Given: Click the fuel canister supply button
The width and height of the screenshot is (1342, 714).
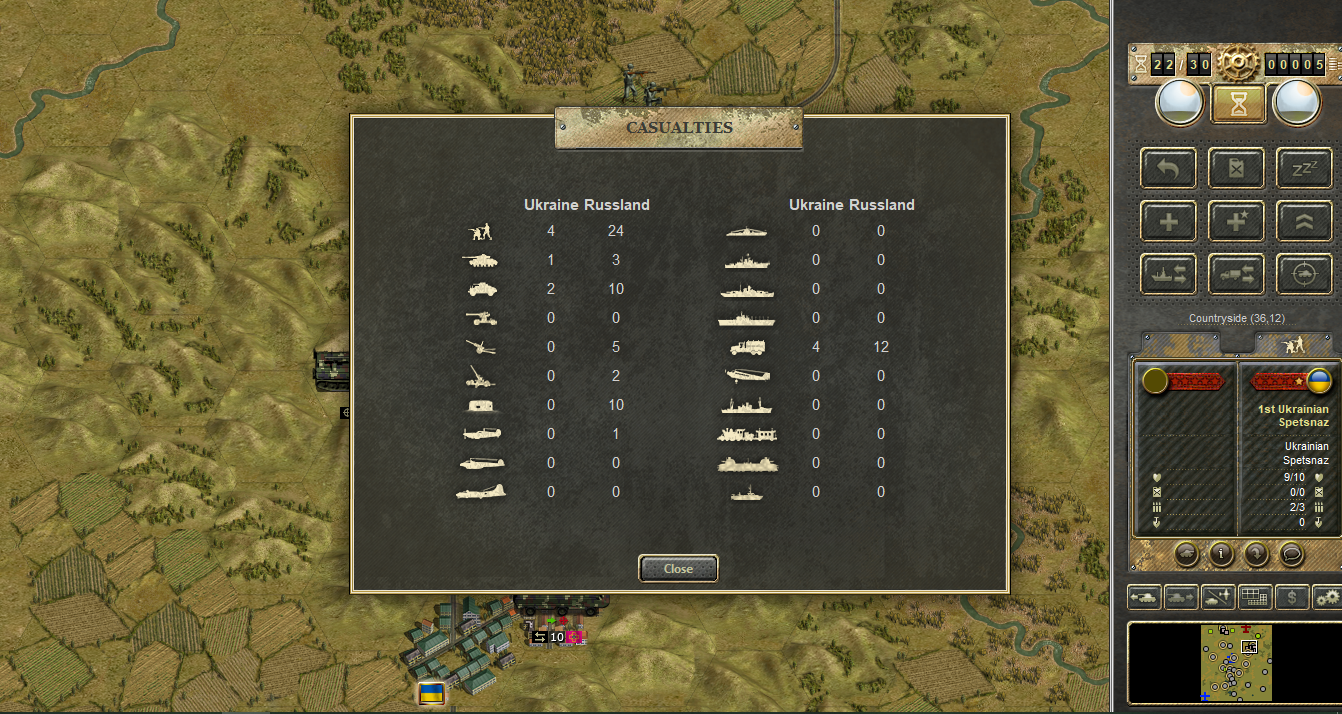Looking at the screenshot, I should click(x=1236, y=169).
